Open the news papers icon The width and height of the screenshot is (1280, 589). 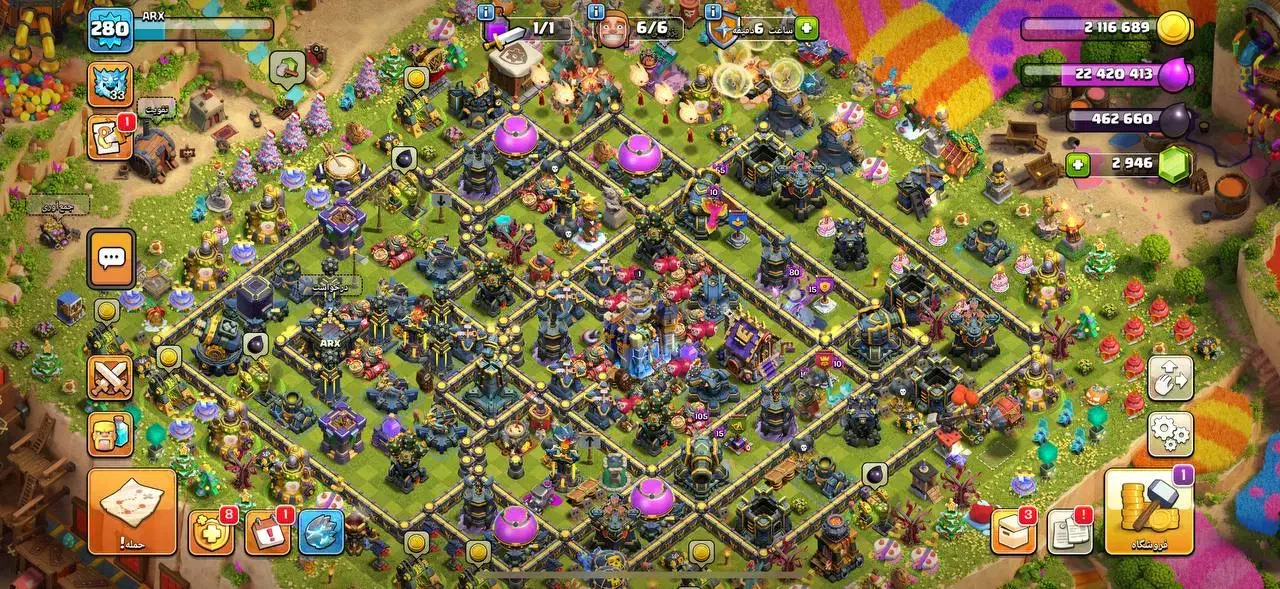pyautogui.click(x=1069, y=533)
